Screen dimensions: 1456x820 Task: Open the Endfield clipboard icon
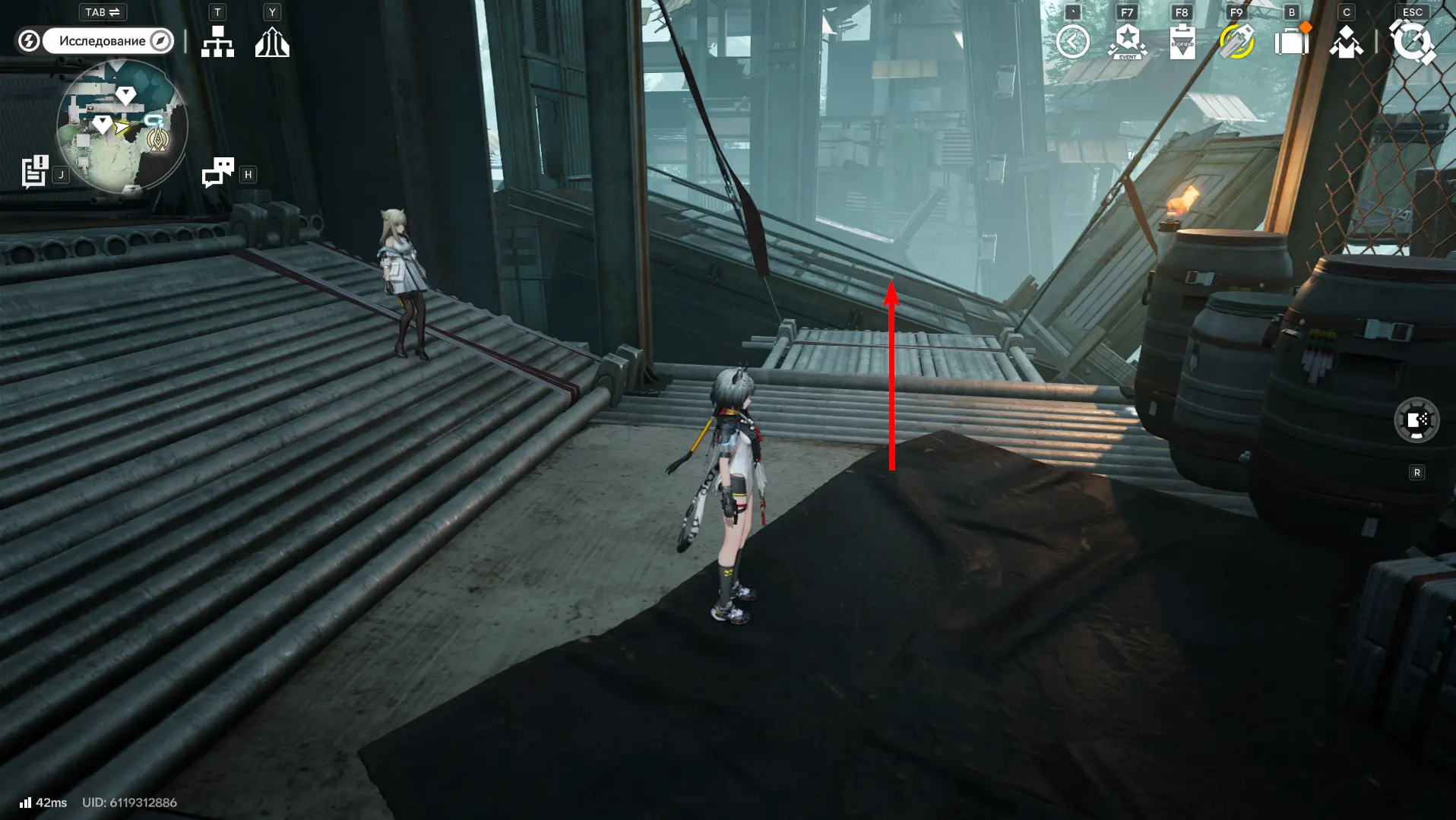pyautogui.click(x=1182, y=42)
